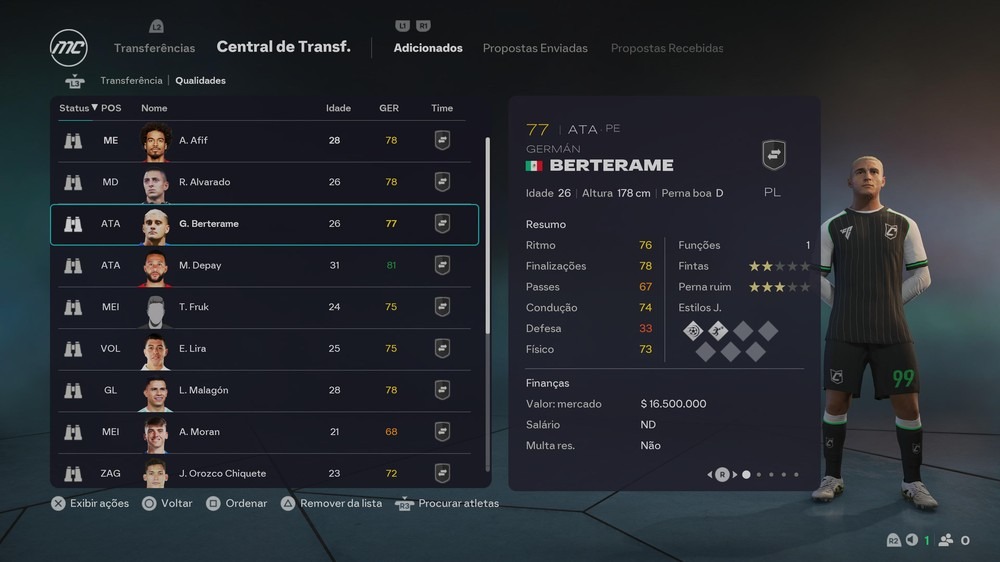Screen dimensions: 1000x562
Task: Open Procurar atletas search
Action: 458,503
